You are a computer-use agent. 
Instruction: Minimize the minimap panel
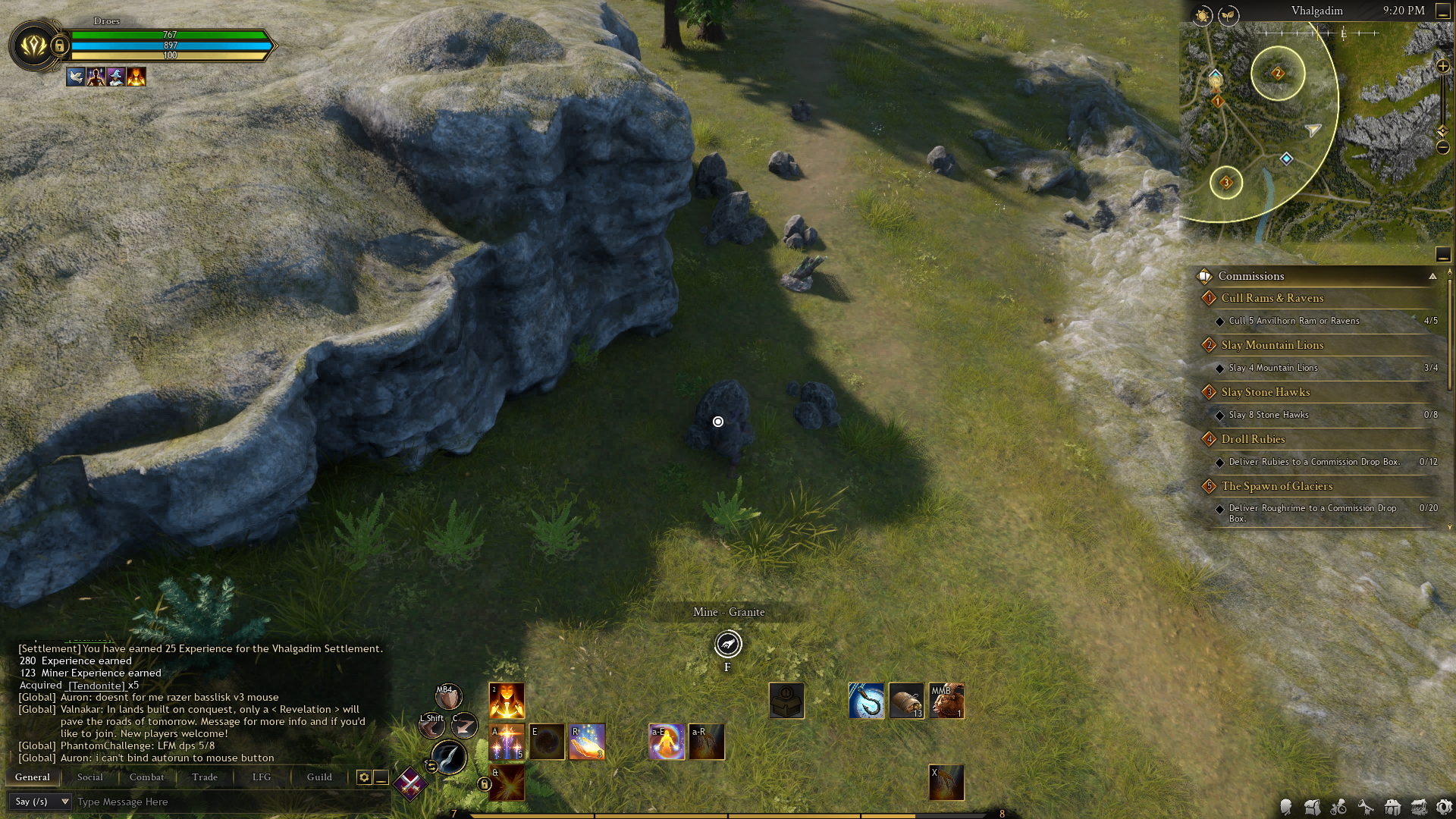point(1442,11)
